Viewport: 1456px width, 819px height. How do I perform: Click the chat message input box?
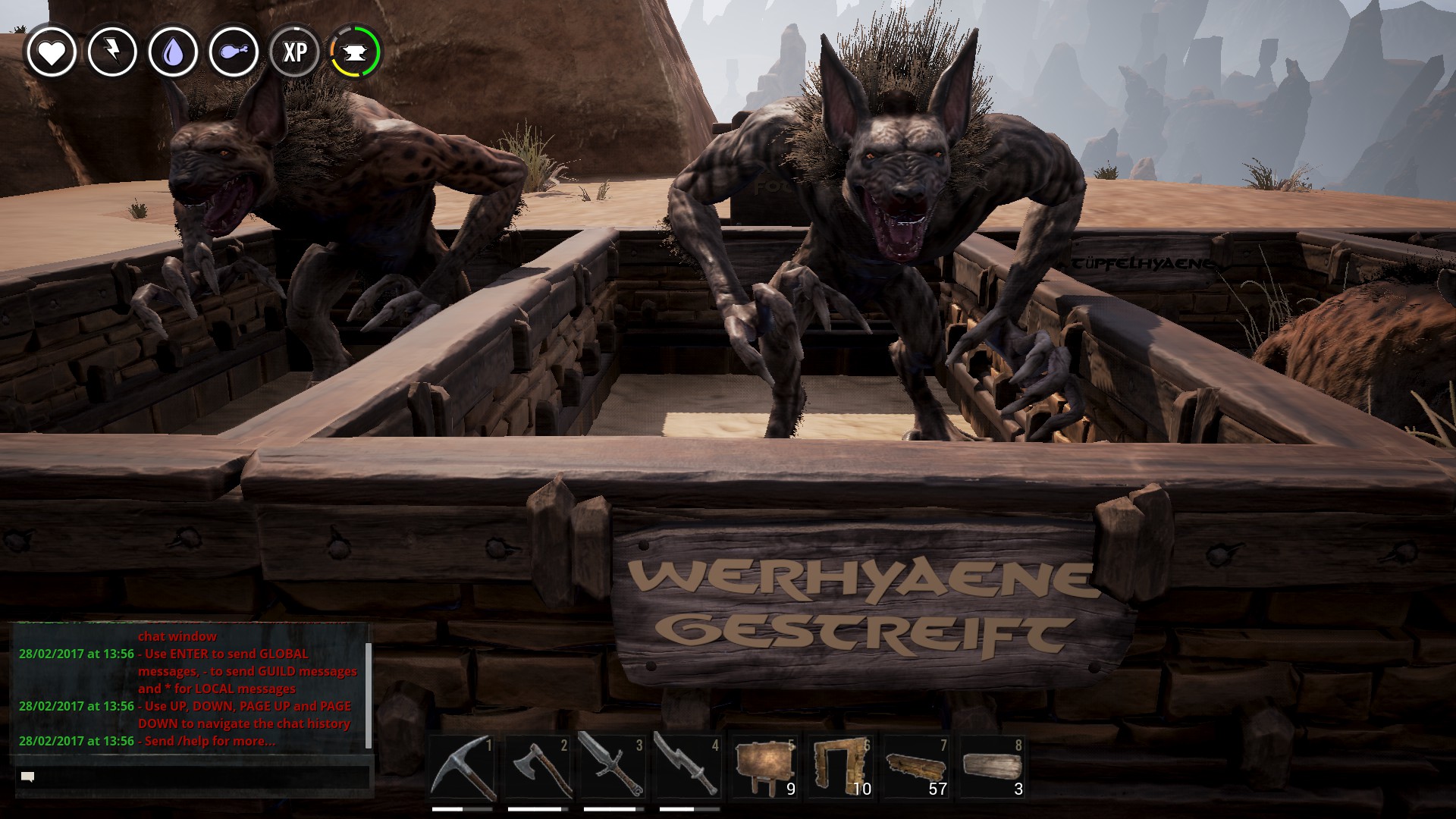click(x=193, y=777)
